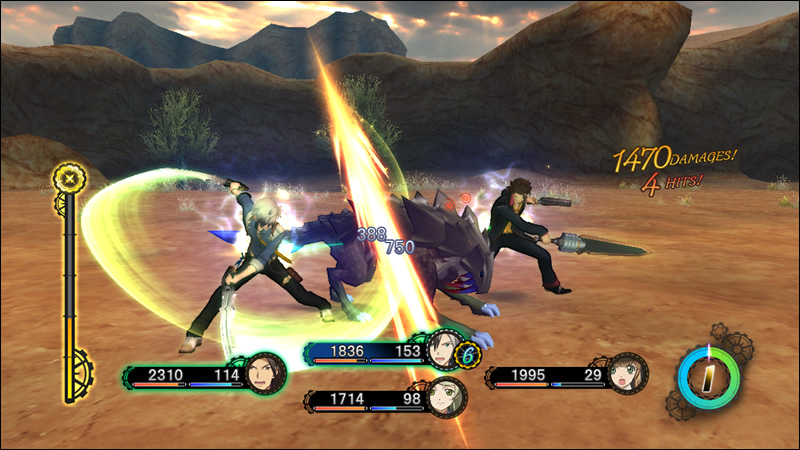800x450 pixels.
Task: Choose the white-haired portrait beside 1836 HP
Action: (x=441, y=350)
